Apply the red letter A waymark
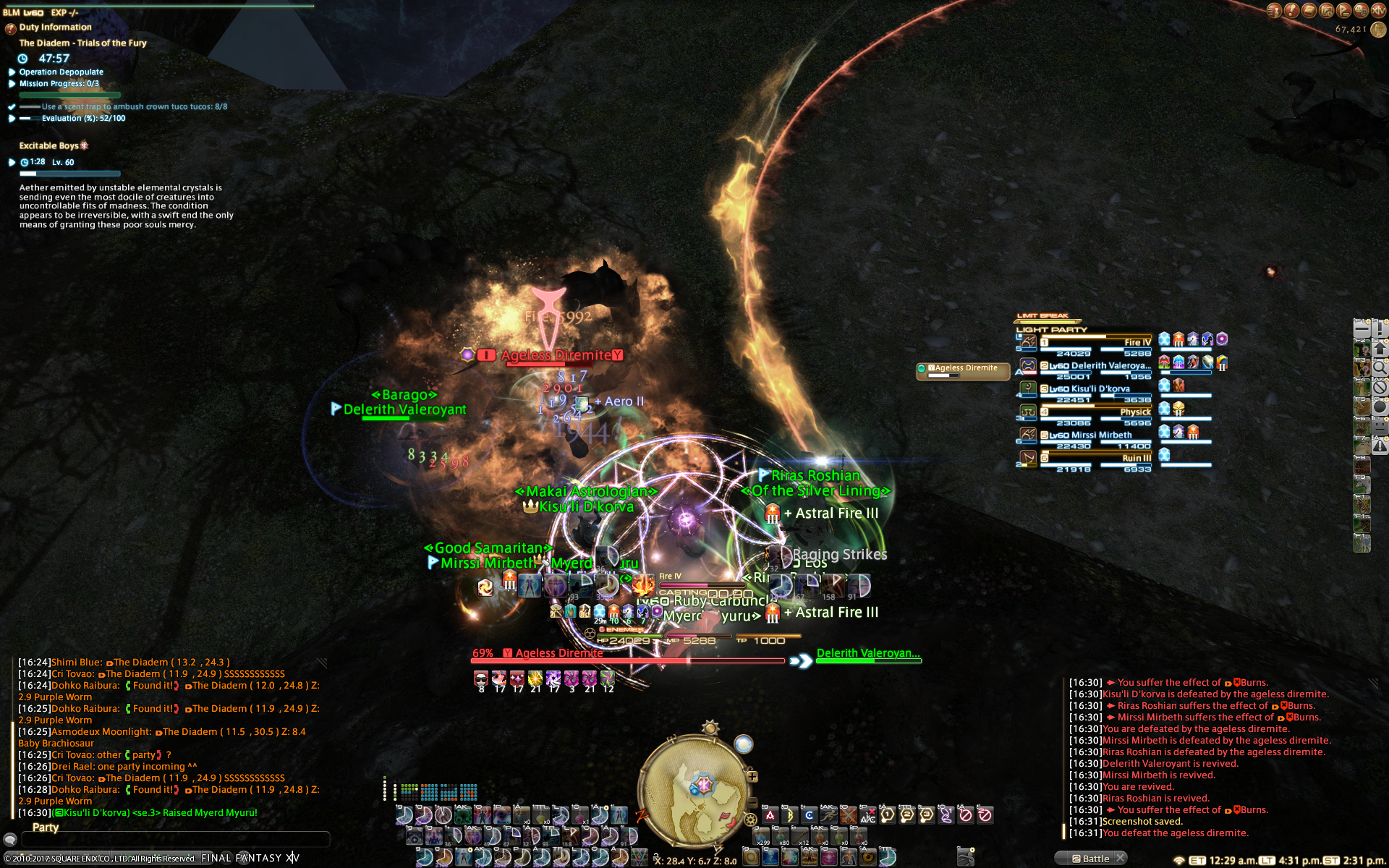The height and width of the screenshot is (868, 1389). point(770,815)
